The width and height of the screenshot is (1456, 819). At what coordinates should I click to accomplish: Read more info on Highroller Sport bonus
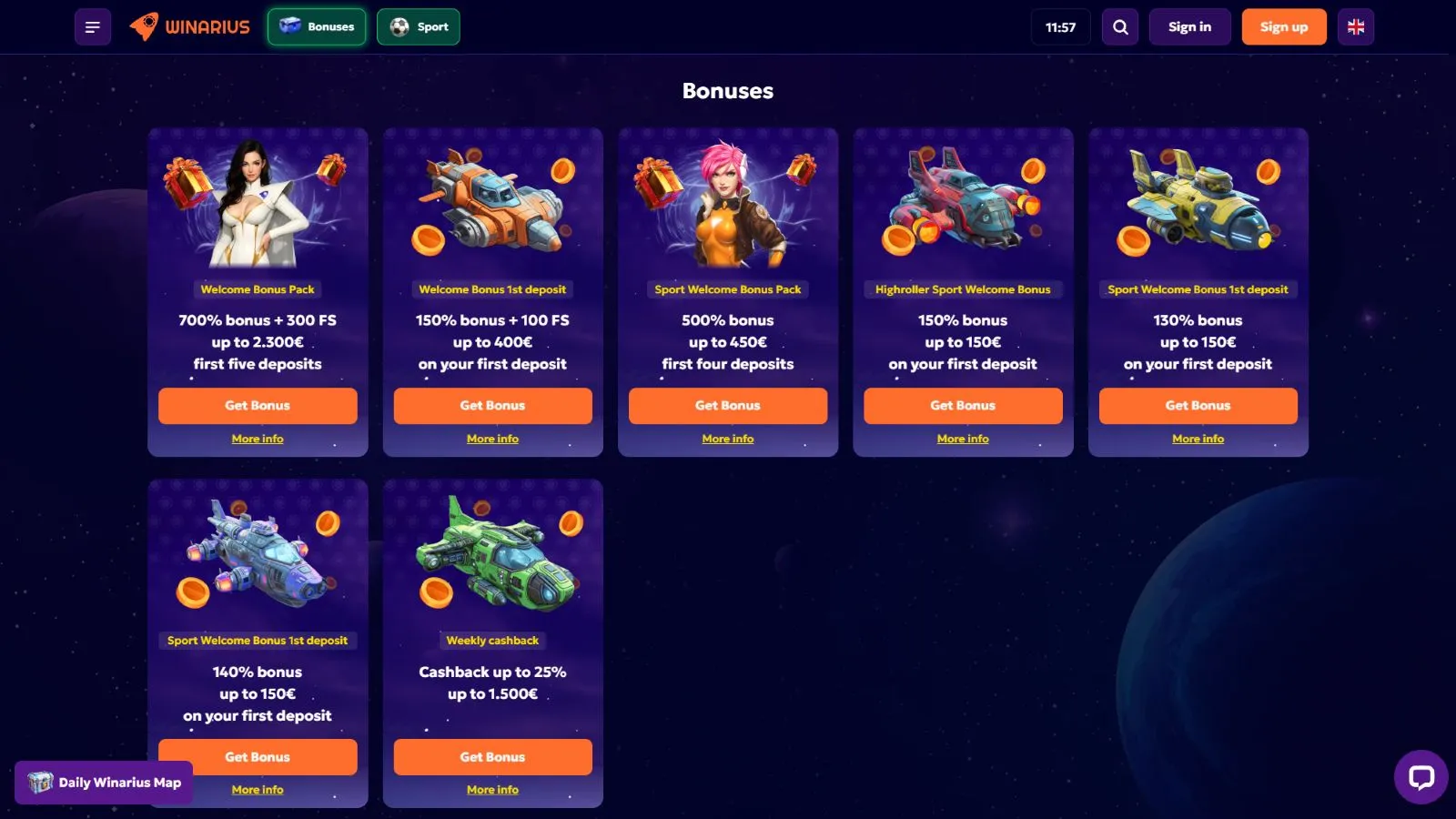pyautogui.click(x=963, y=439)
